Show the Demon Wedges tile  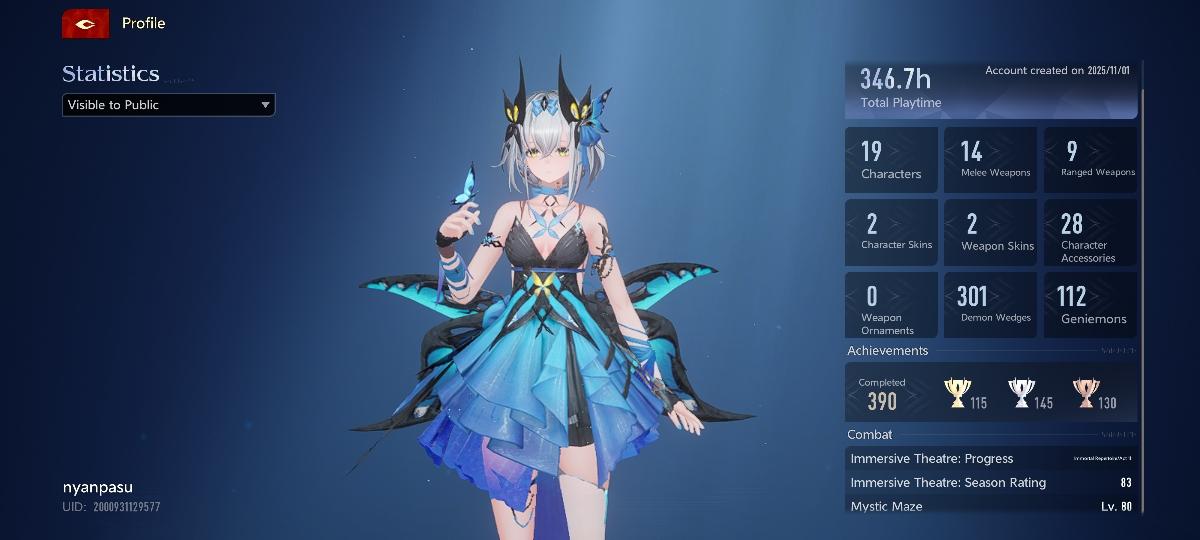click(x=990, y=305)
